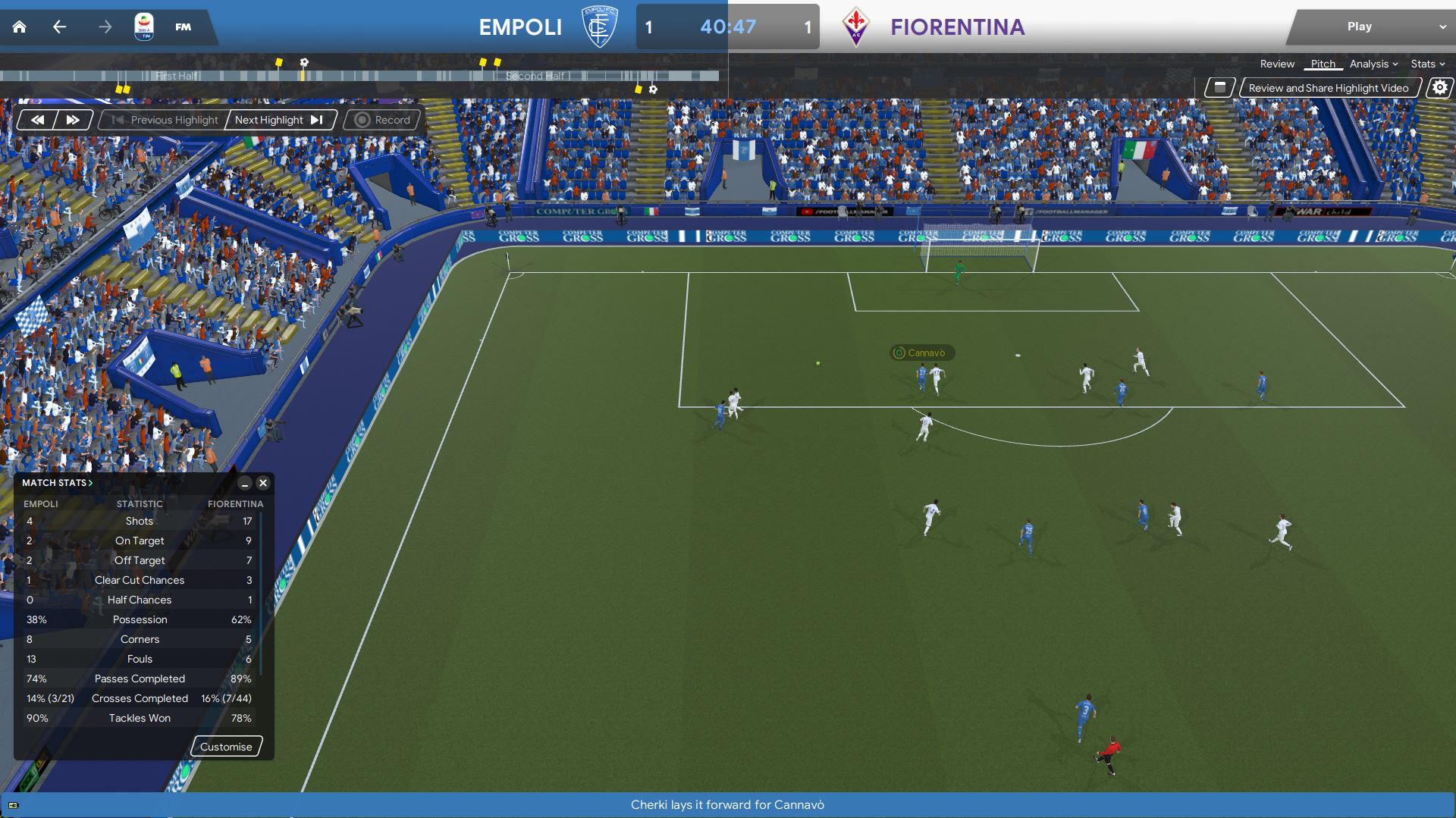Open the Analysis dropdown
1456x818 pixels.
(1373, 64)
